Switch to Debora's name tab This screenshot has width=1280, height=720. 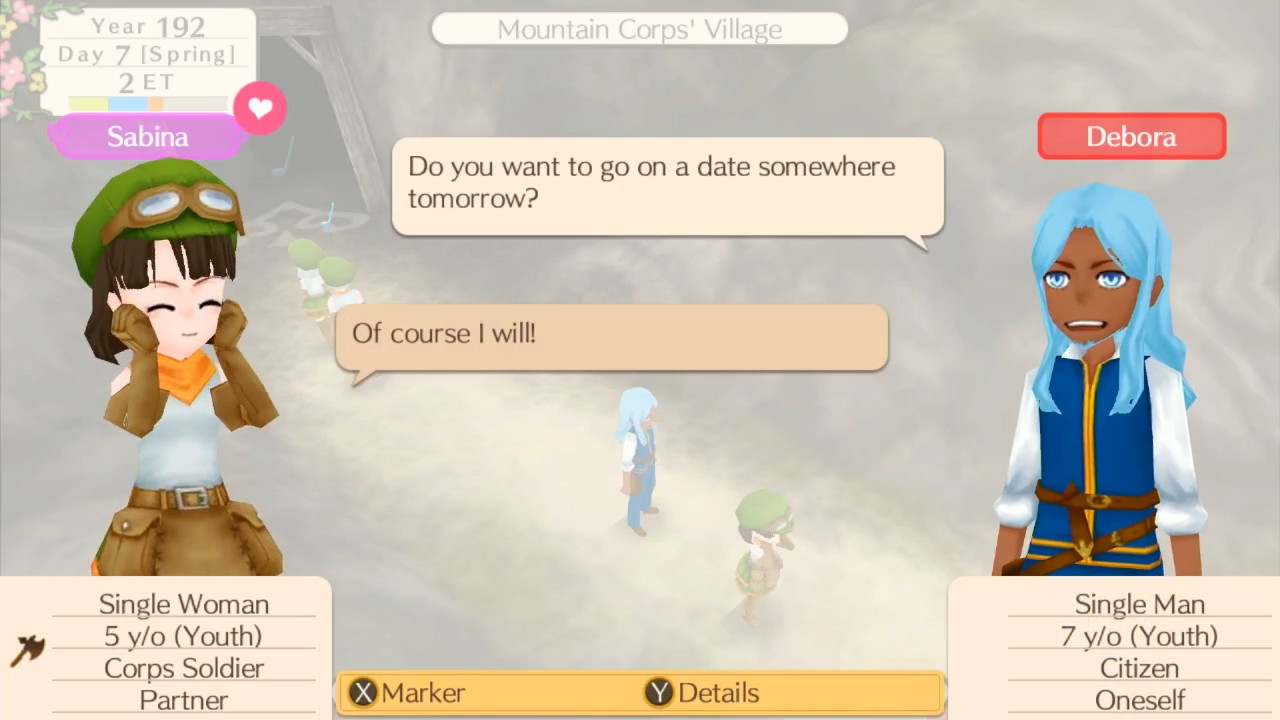1131,136
